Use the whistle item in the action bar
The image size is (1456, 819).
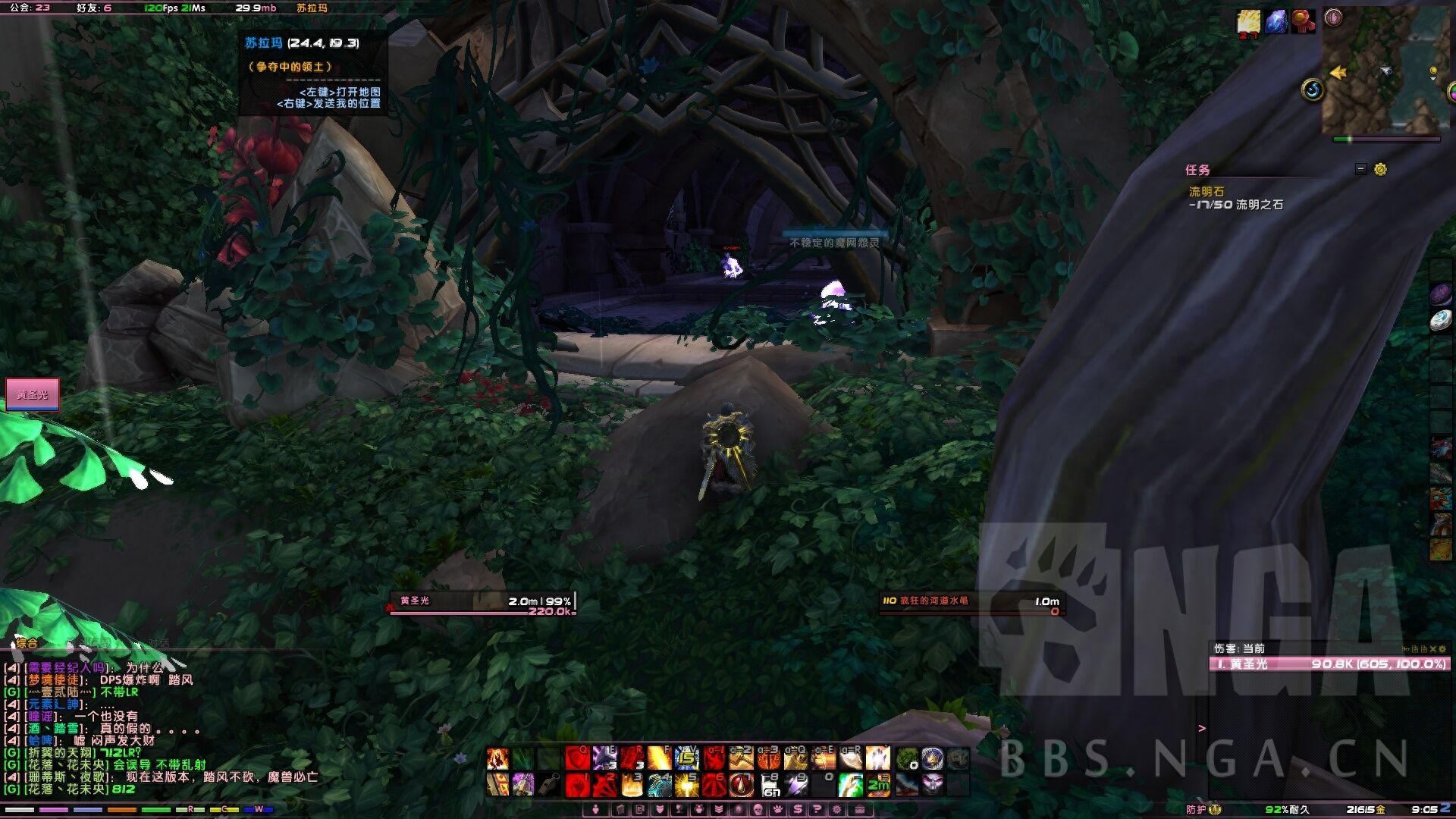[548, 785]
